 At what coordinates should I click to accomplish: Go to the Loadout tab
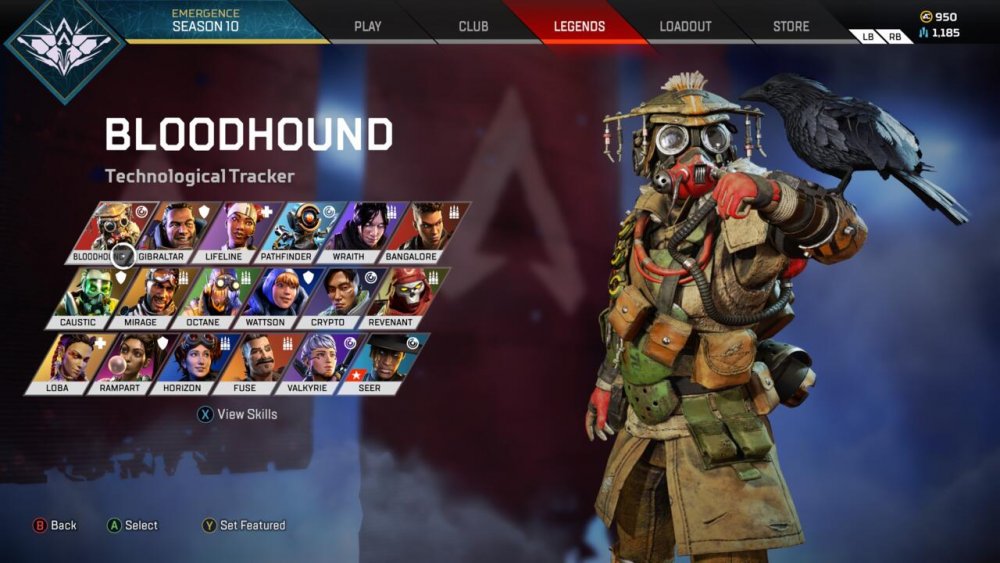pyautogui.click(x=687, y=26)
